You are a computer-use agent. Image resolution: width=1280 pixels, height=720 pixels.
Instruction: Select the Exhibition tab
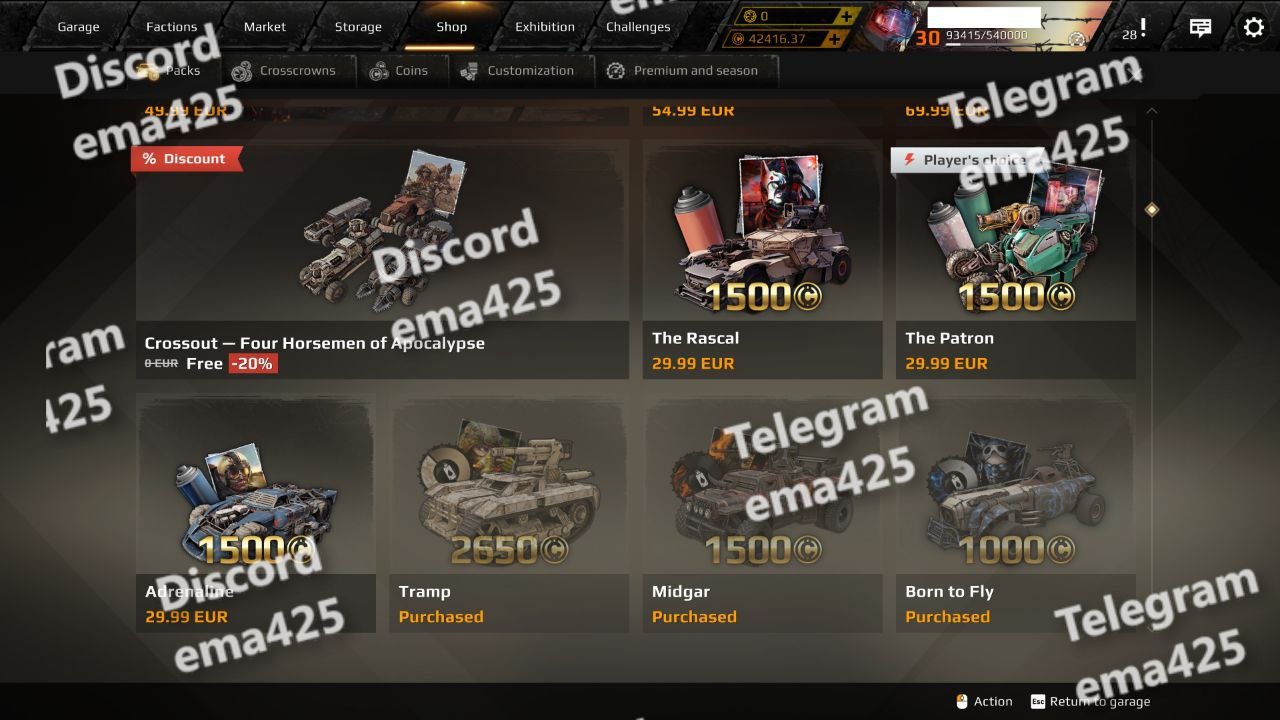(x=545, y=27)
